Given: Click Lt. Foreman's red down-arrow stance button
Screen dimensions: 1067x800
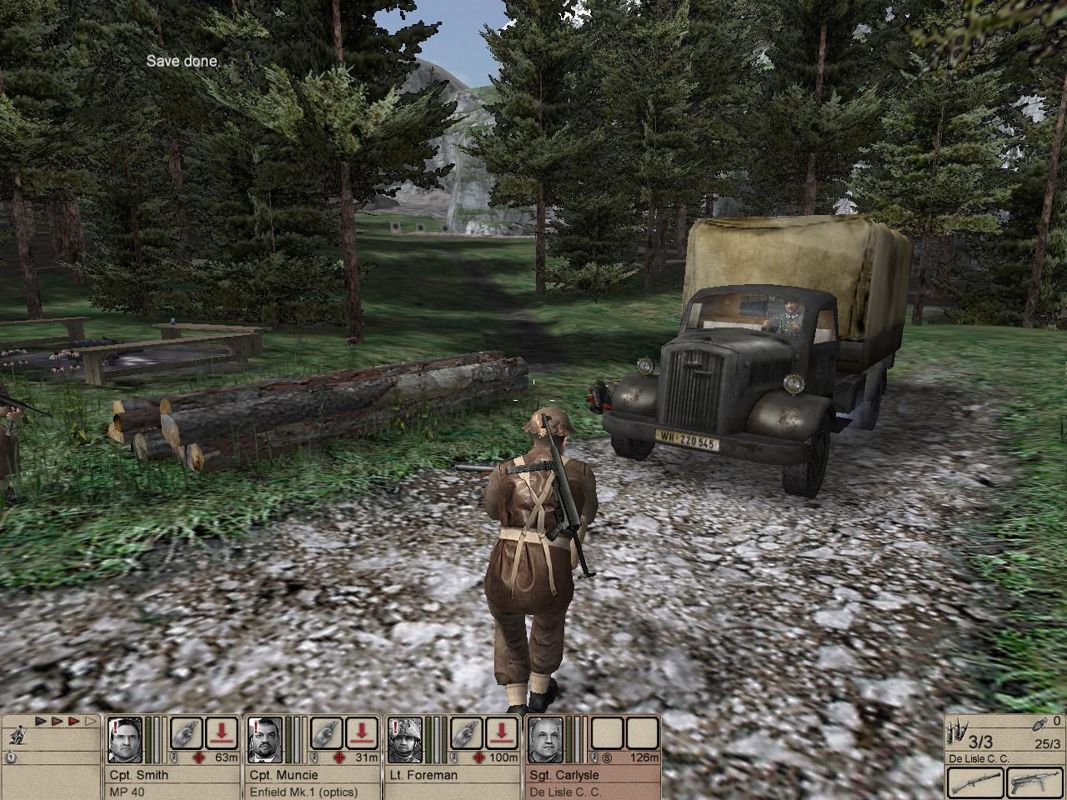Looking at the screenshot, I should [502, 733].
